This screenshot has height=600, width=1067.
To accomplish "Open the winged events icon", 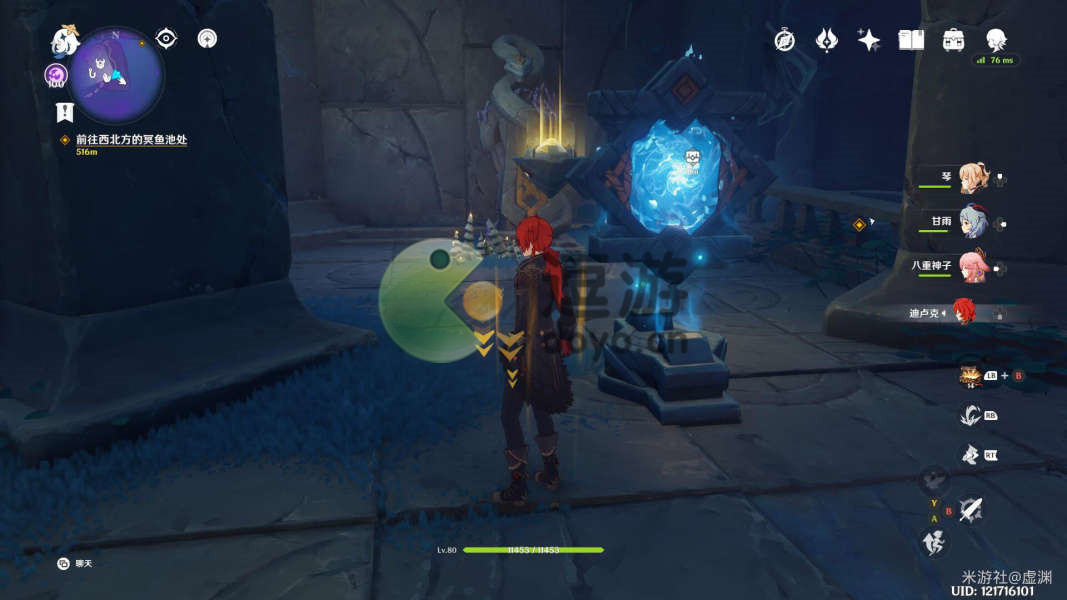I will click(827, 40).
